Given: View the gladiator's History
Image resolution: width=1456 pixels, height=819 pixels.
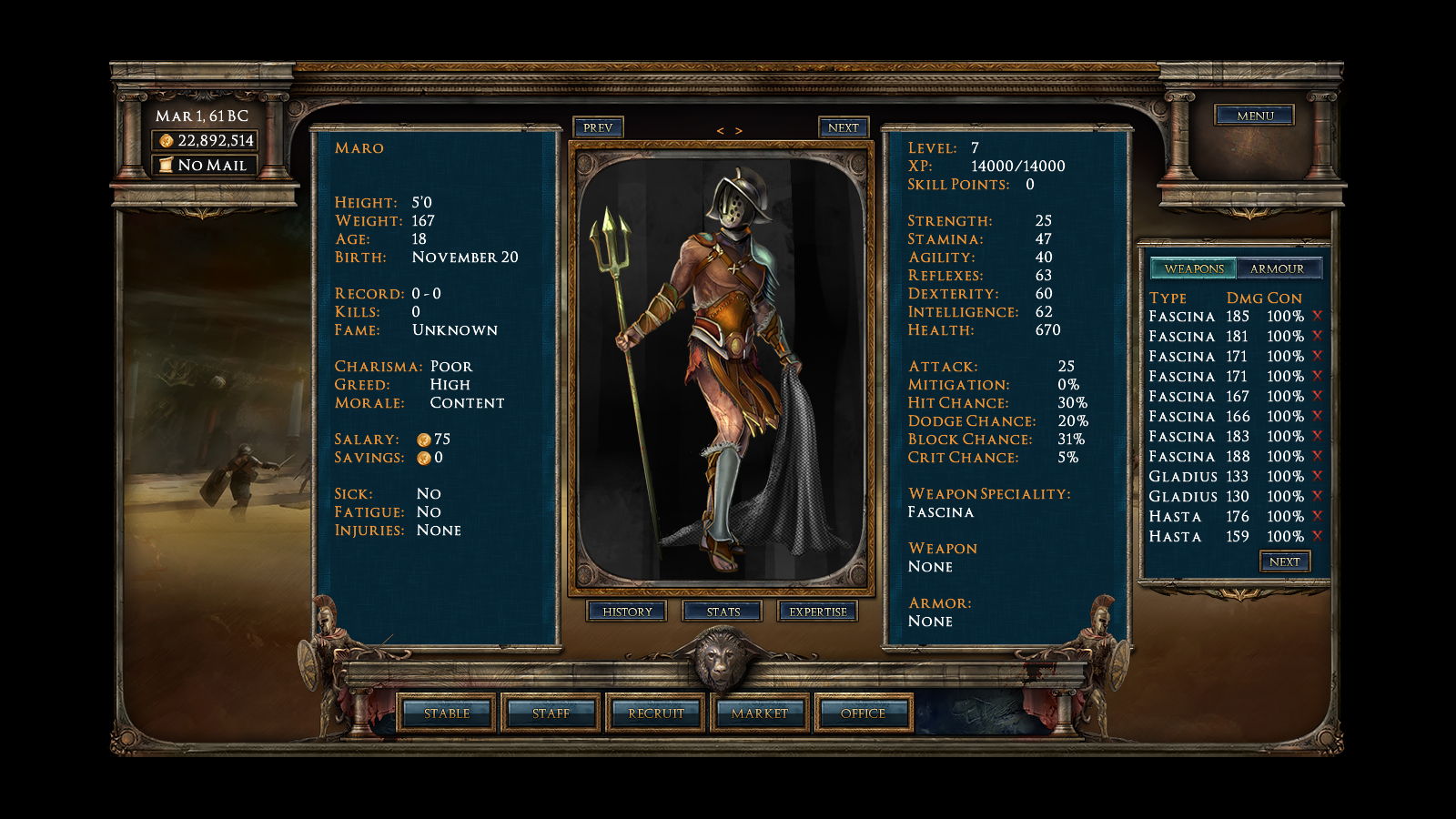Looking at the screenshot, I should click(x=627, y=612).
